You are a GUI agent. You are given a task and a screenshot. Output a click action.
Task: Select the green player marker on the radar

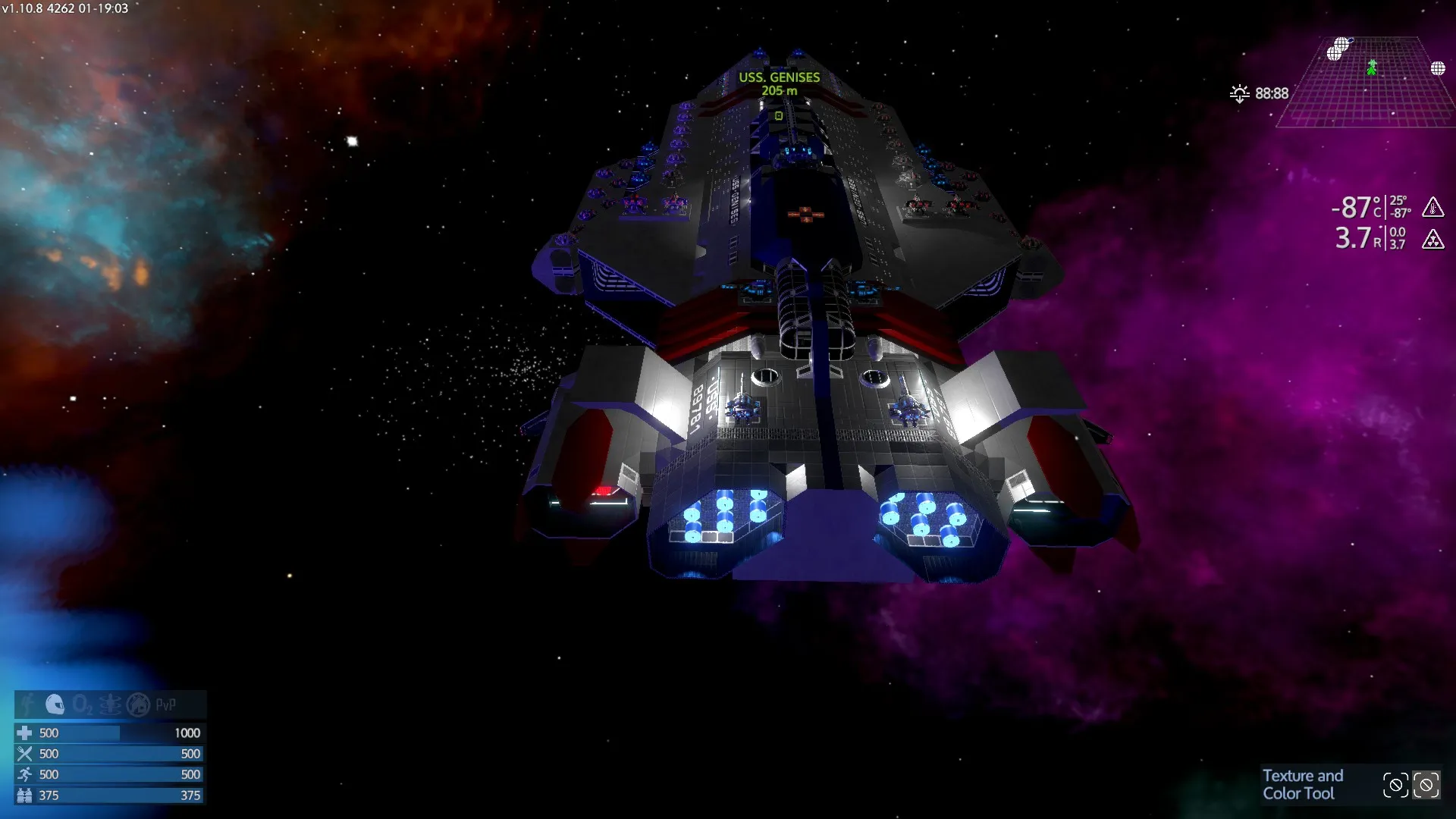[1371, 67]
